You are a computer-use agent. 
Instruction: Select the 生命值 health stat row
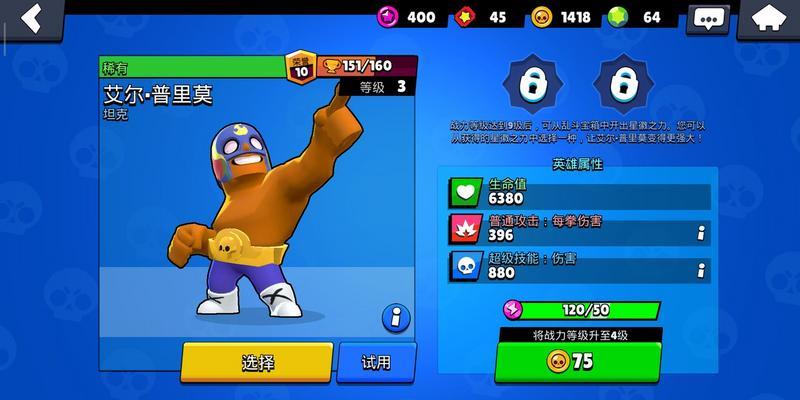click(578, 191)
